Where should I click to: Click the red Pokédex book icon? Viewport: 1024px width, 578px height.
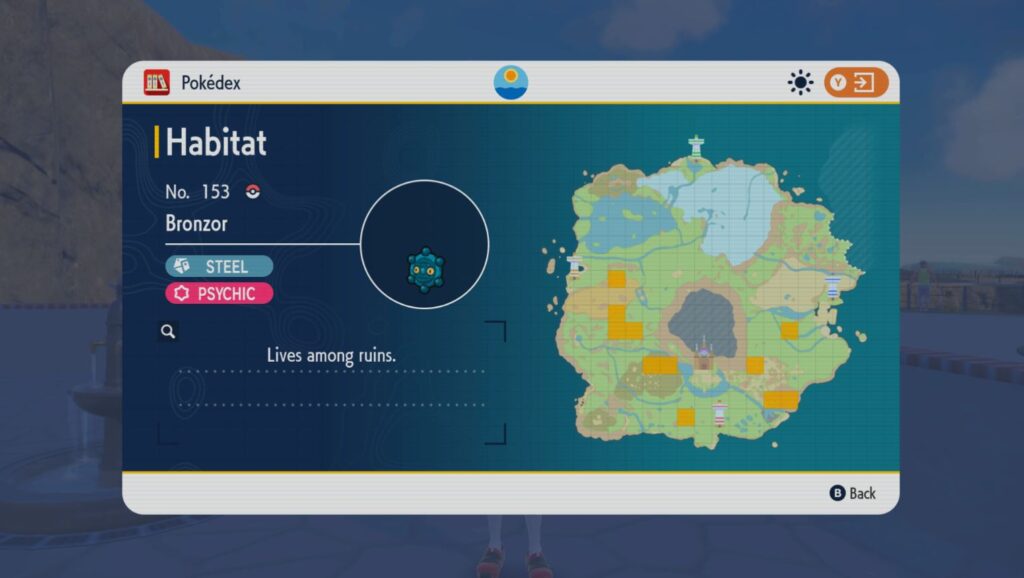[156, 82]
